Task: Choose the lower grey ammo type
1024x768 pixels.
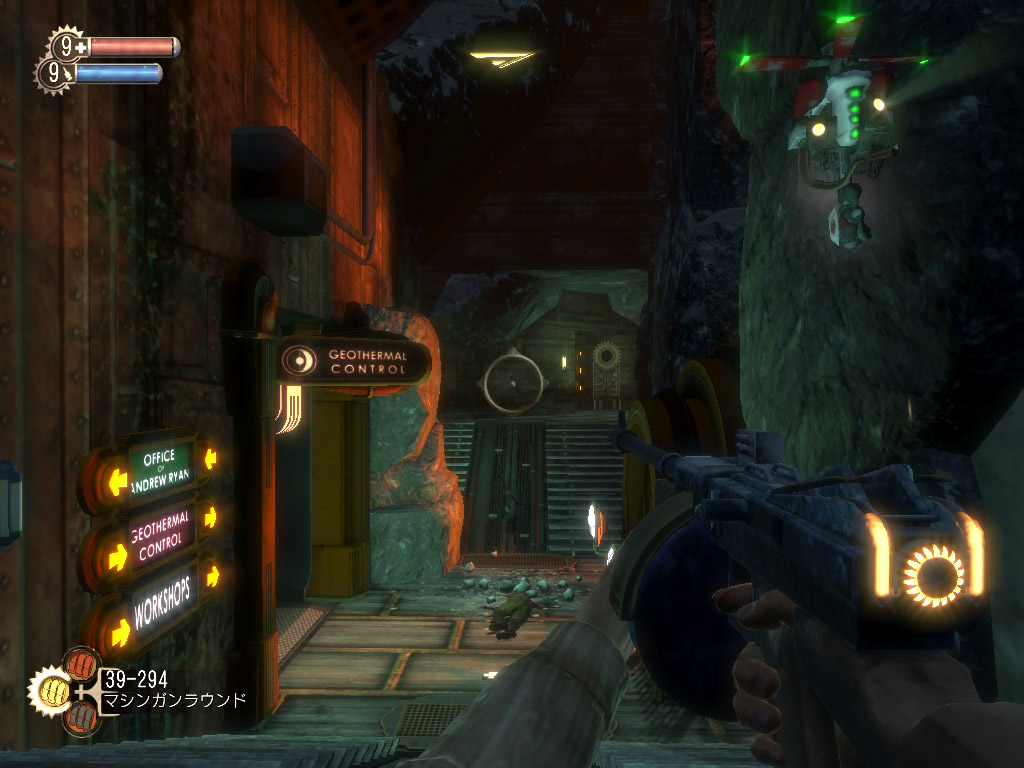Action: click(x=81, y=716)
